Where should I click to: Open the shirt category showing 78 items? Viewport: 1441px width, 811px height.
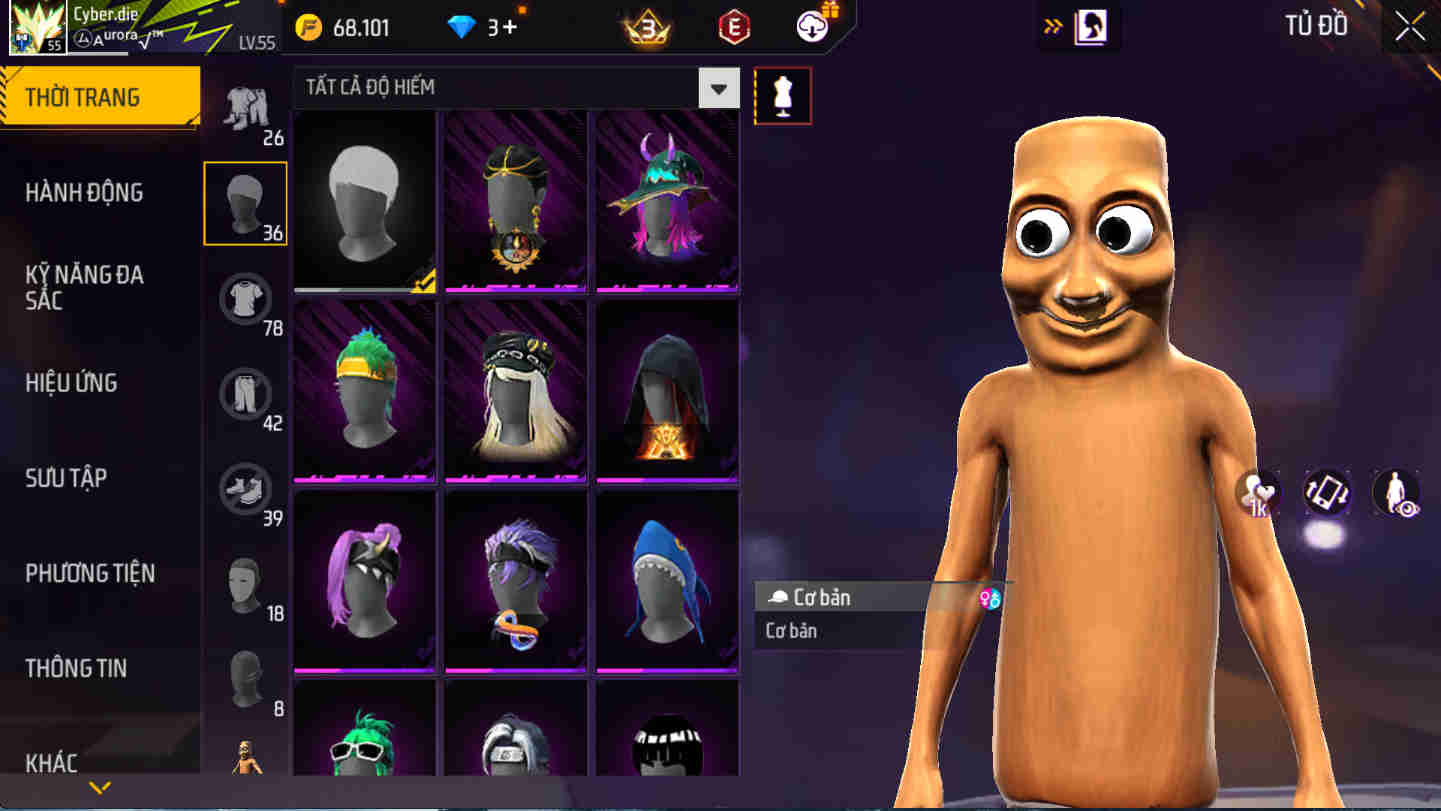click(246, 295)
